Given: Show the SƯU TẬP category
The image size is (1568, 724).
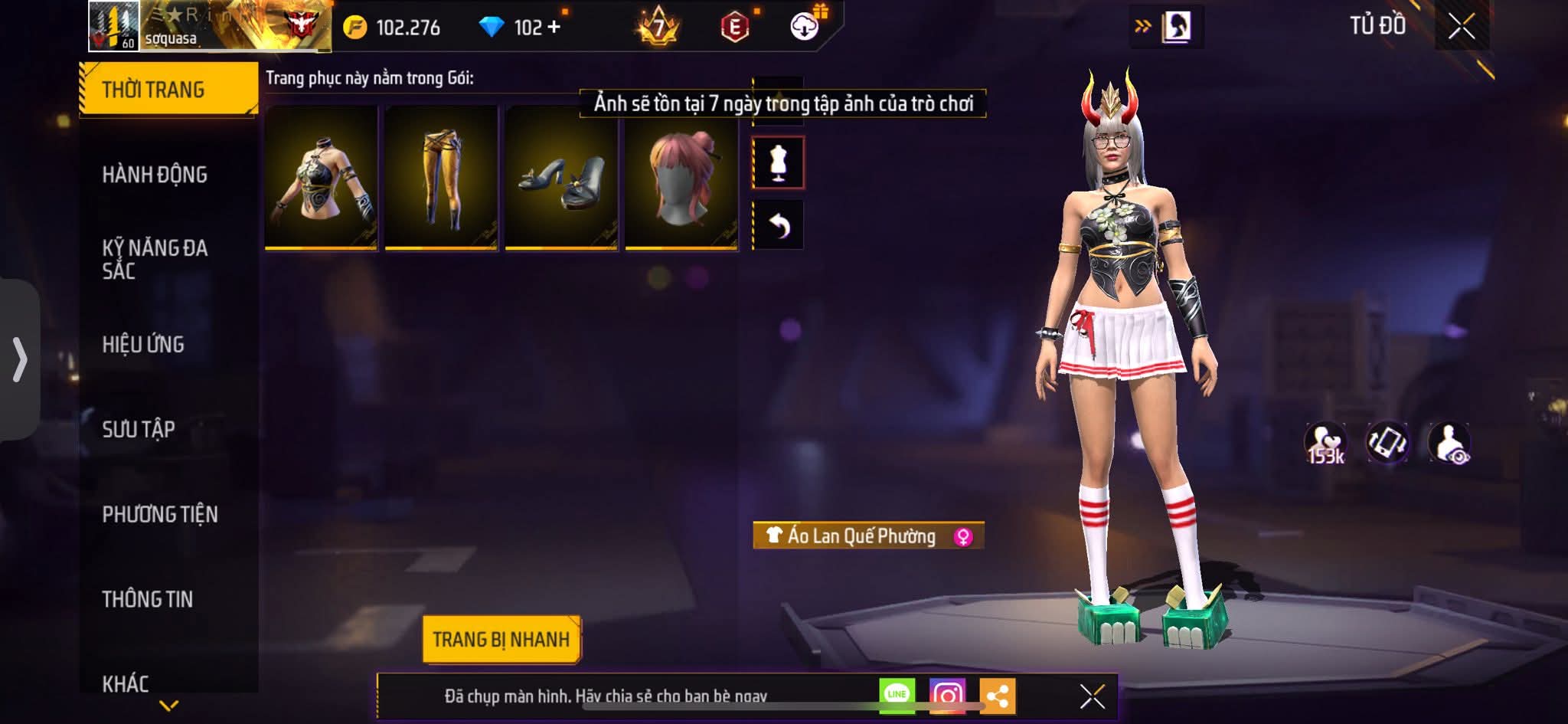Looking at the screenshot, I should pos(139,429).
